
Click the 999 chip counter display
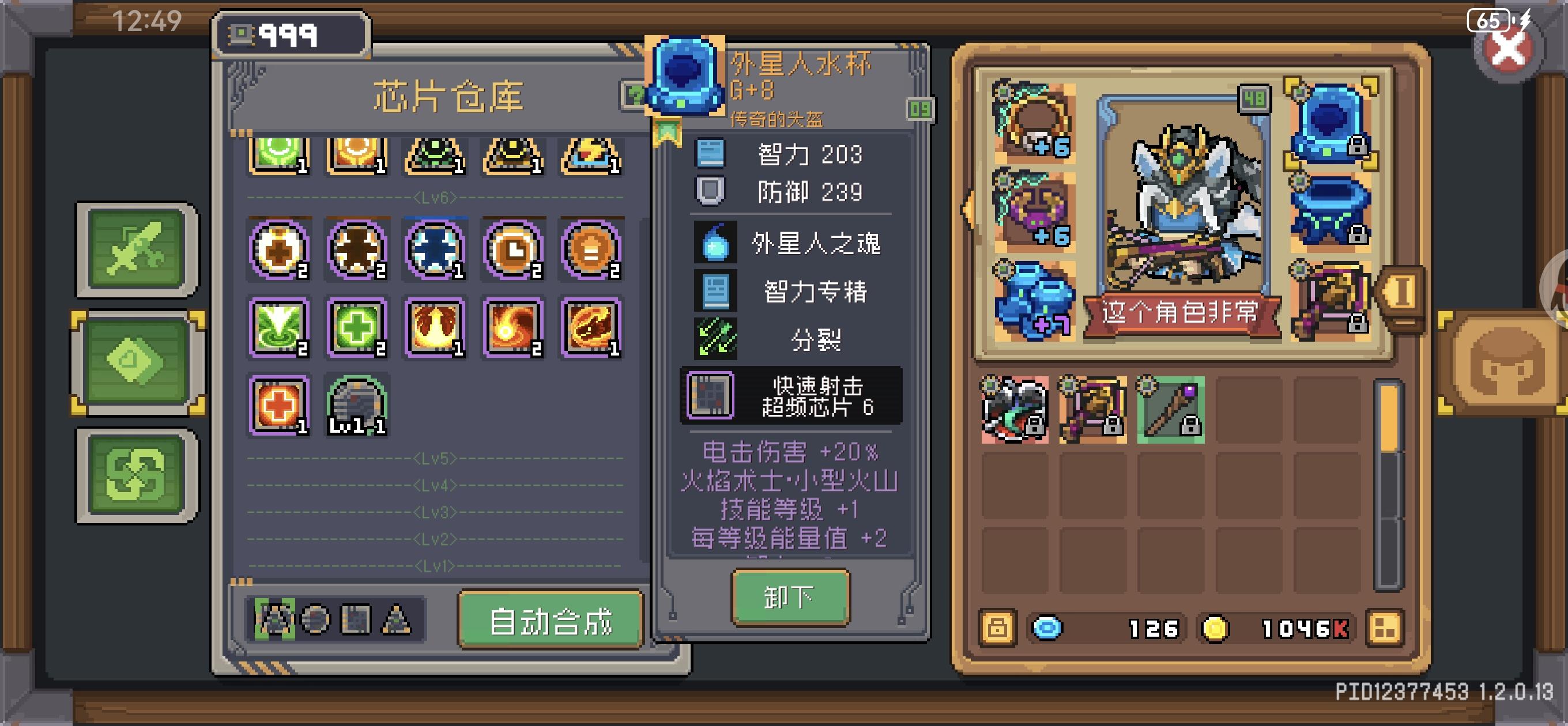(x=286, y=35)
